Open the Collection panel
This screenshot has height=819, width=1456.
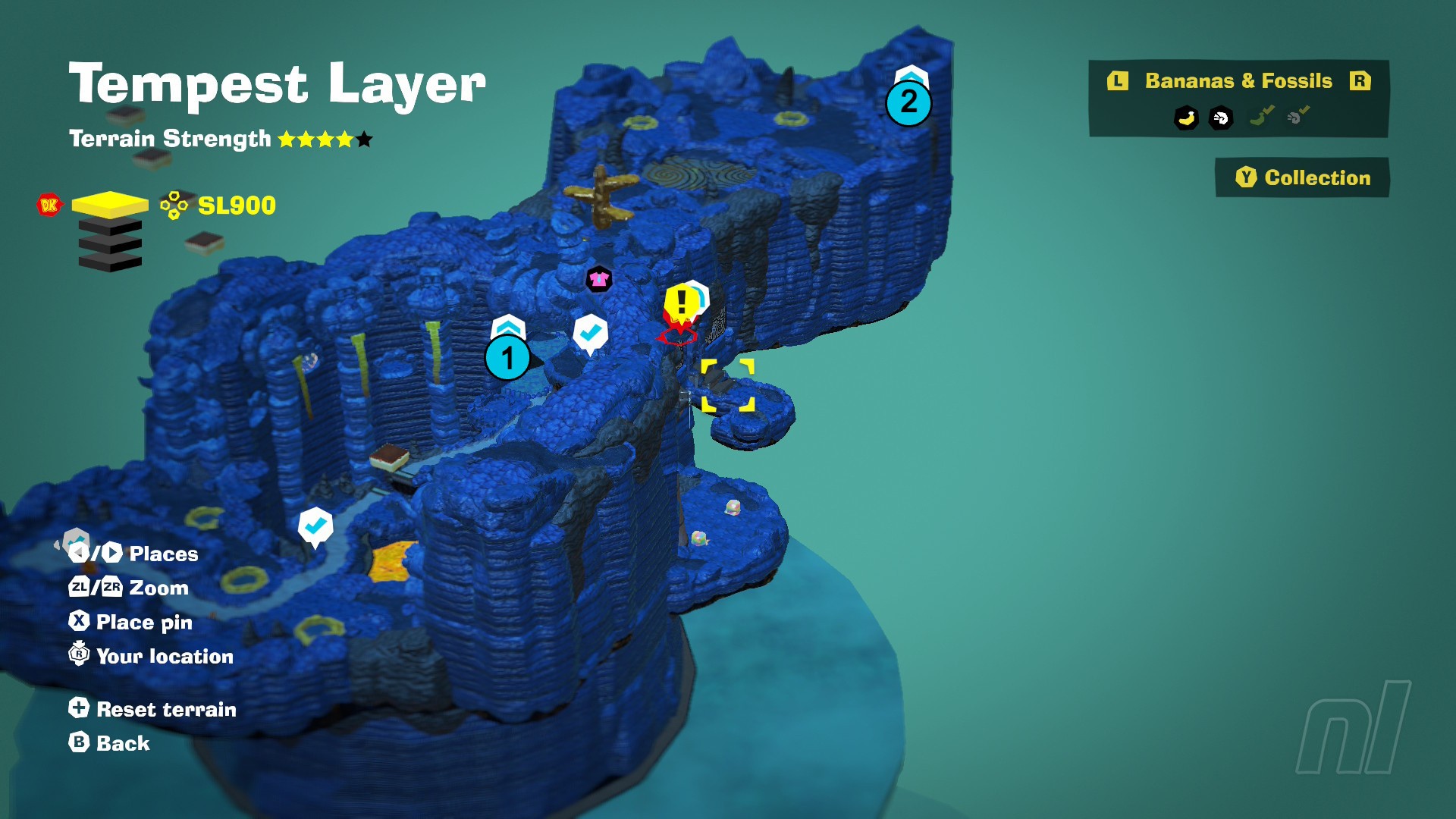pos(1303,177)
